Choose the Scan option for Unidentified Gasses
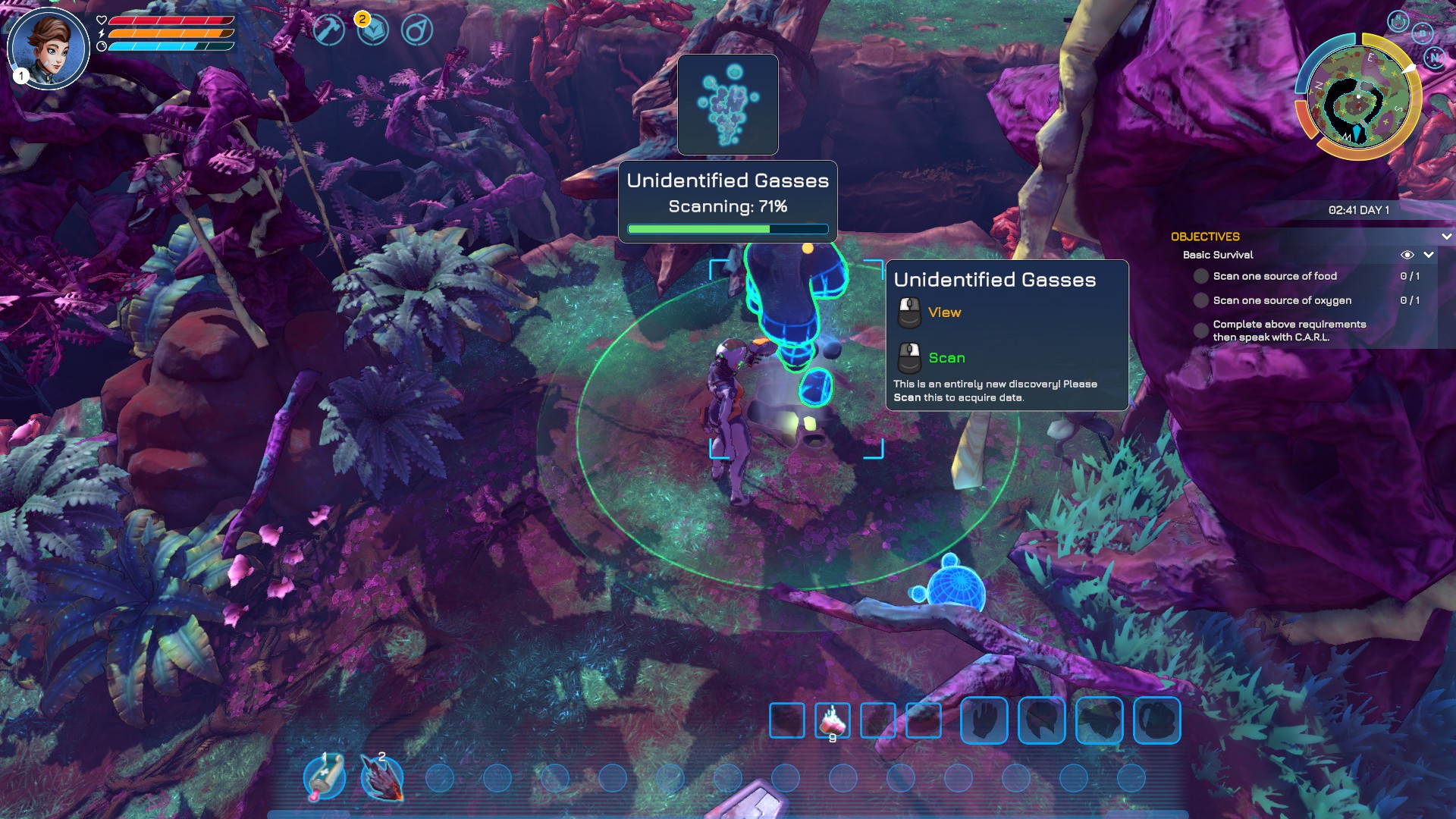The image size is (1456, 819). [946, 358]
